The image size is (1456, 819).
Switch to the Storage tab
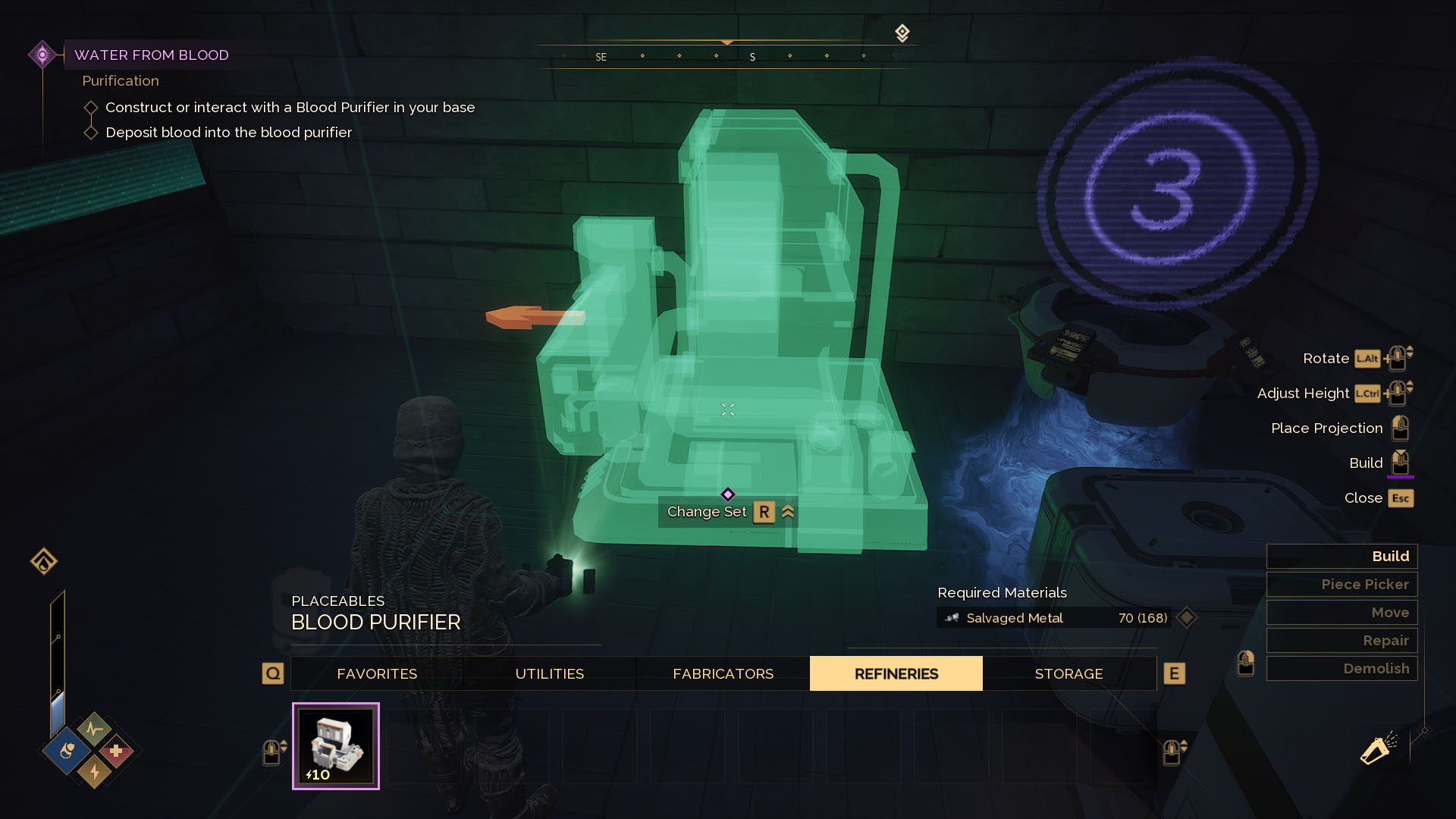point(1068,673)
